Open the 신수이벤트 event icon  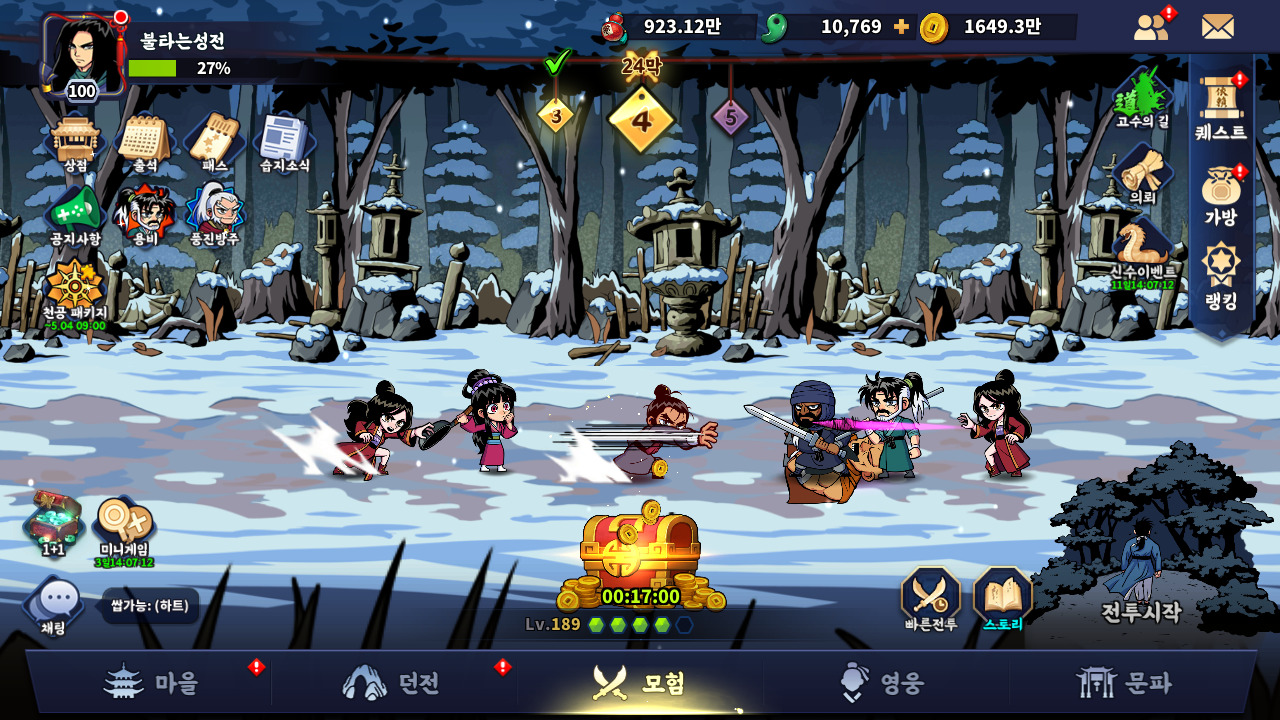tap(1143, 250)
